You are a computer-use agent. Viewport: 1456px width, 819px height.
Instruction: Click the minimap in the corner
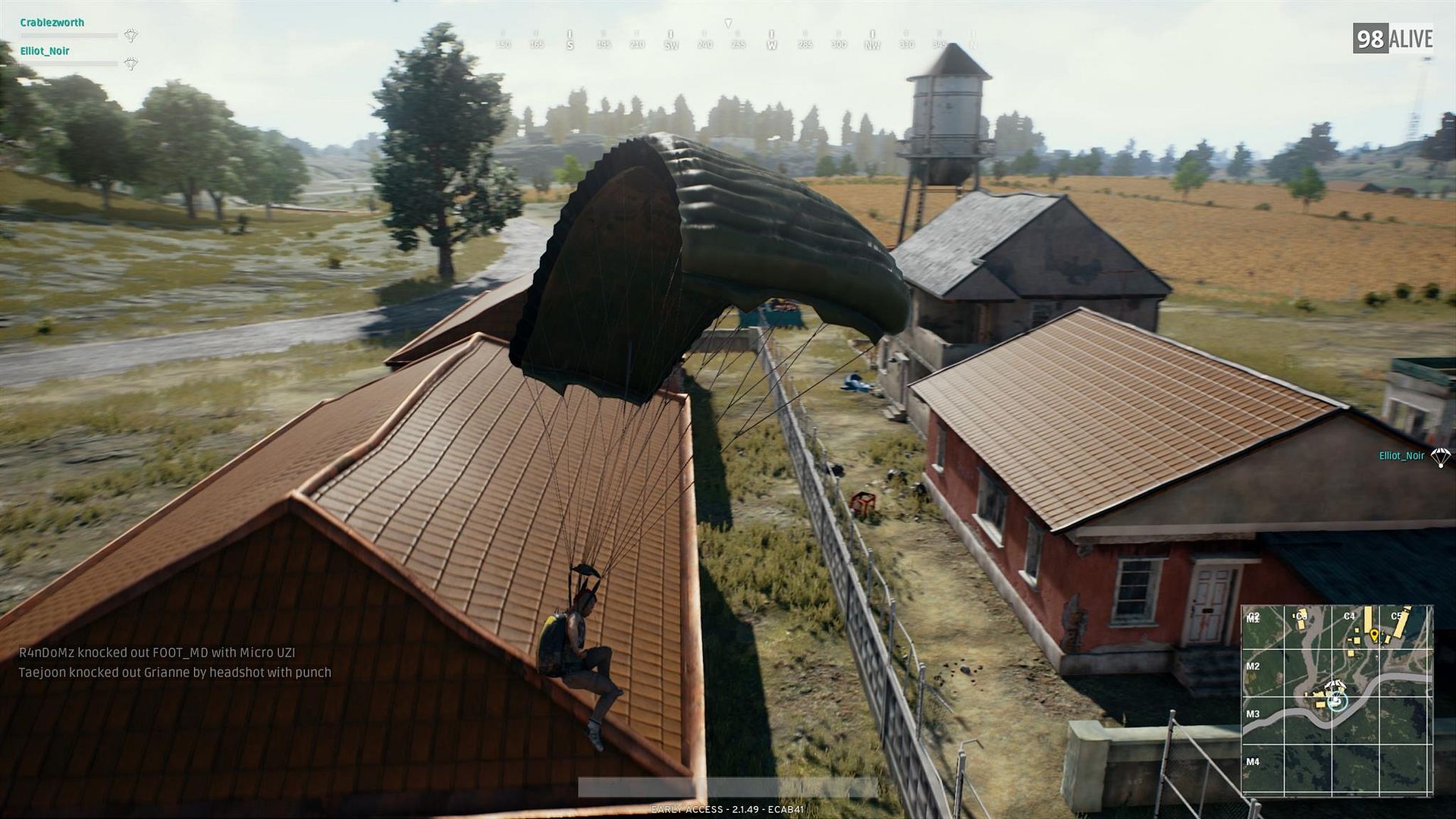(x=1336, y=700)
